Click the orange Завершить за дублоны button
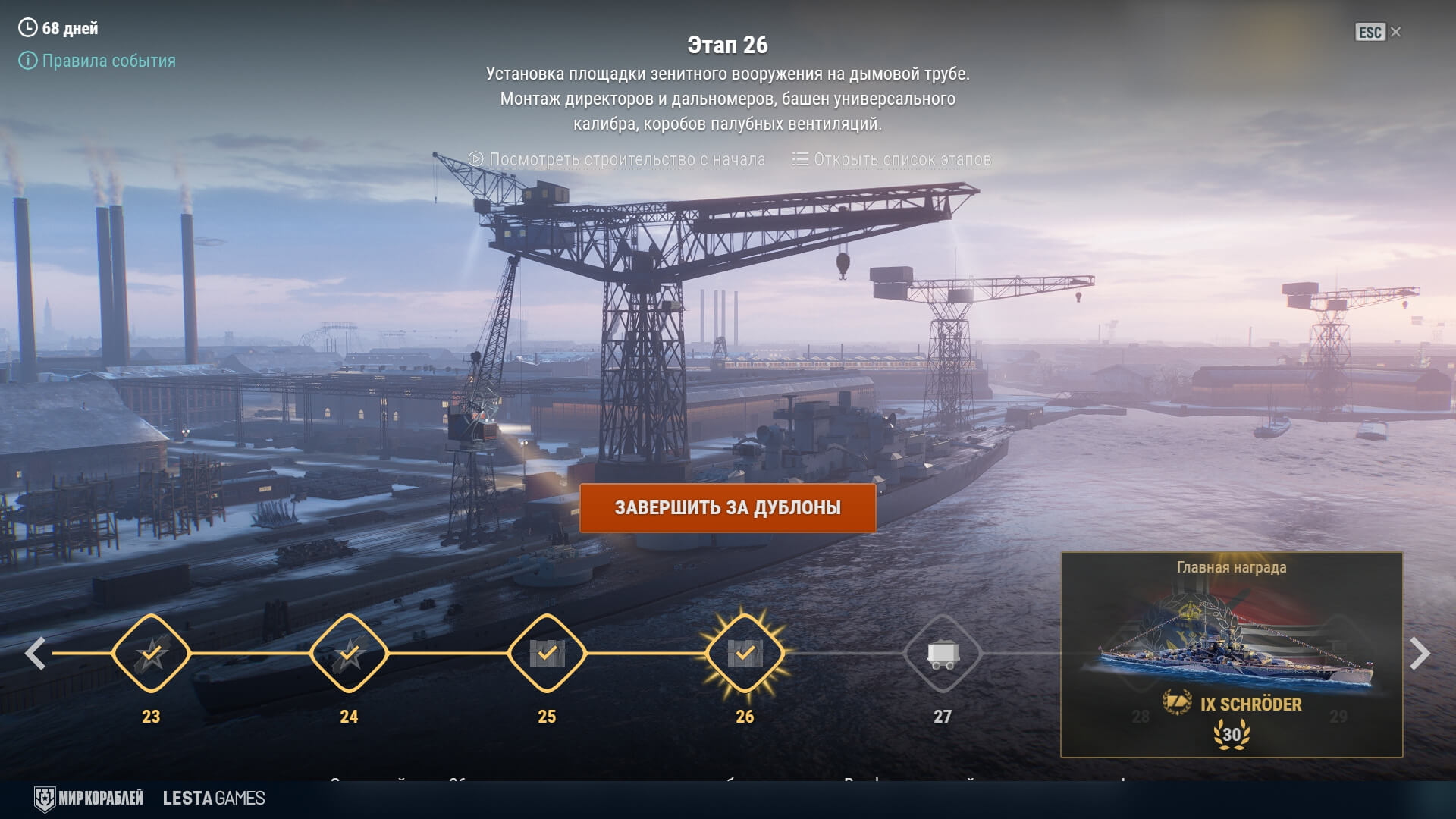This screenshot has height=819, width=1456. point(727,507)
